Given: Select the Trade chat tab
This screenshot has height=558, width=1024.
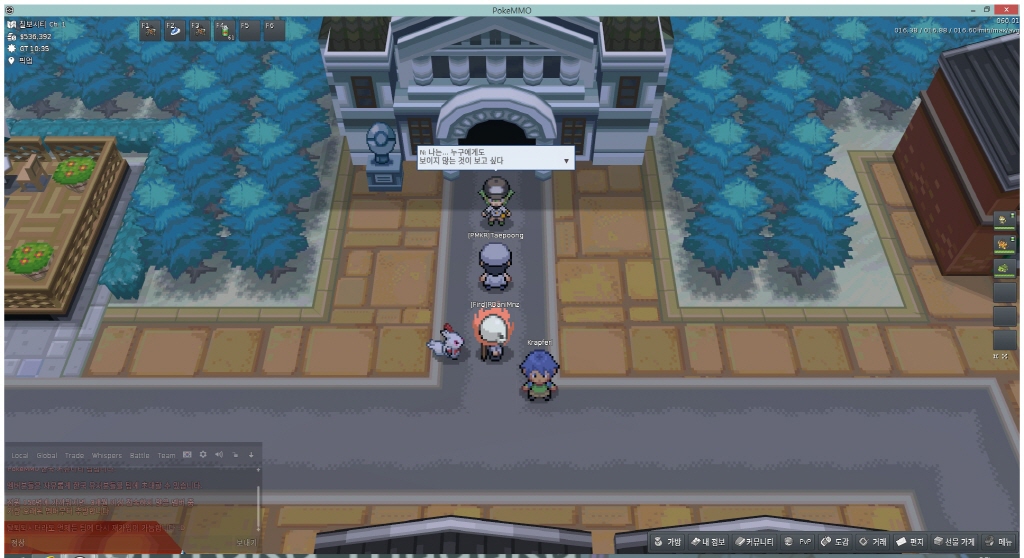Looking at the screenshot, I should click(75, 455).
